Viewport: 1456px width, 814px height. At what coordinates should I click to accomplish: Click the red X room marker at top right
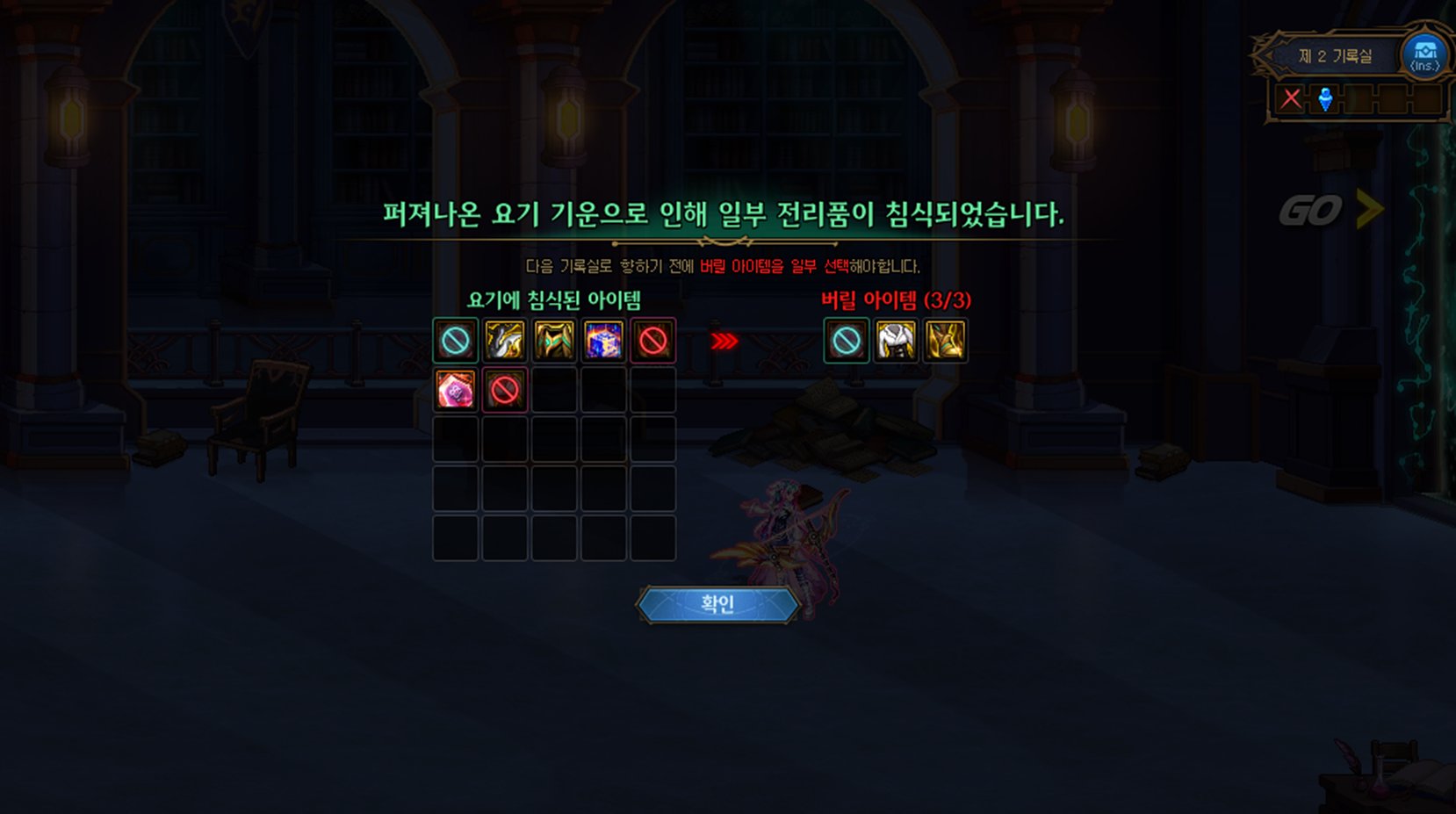[1290, 98]
